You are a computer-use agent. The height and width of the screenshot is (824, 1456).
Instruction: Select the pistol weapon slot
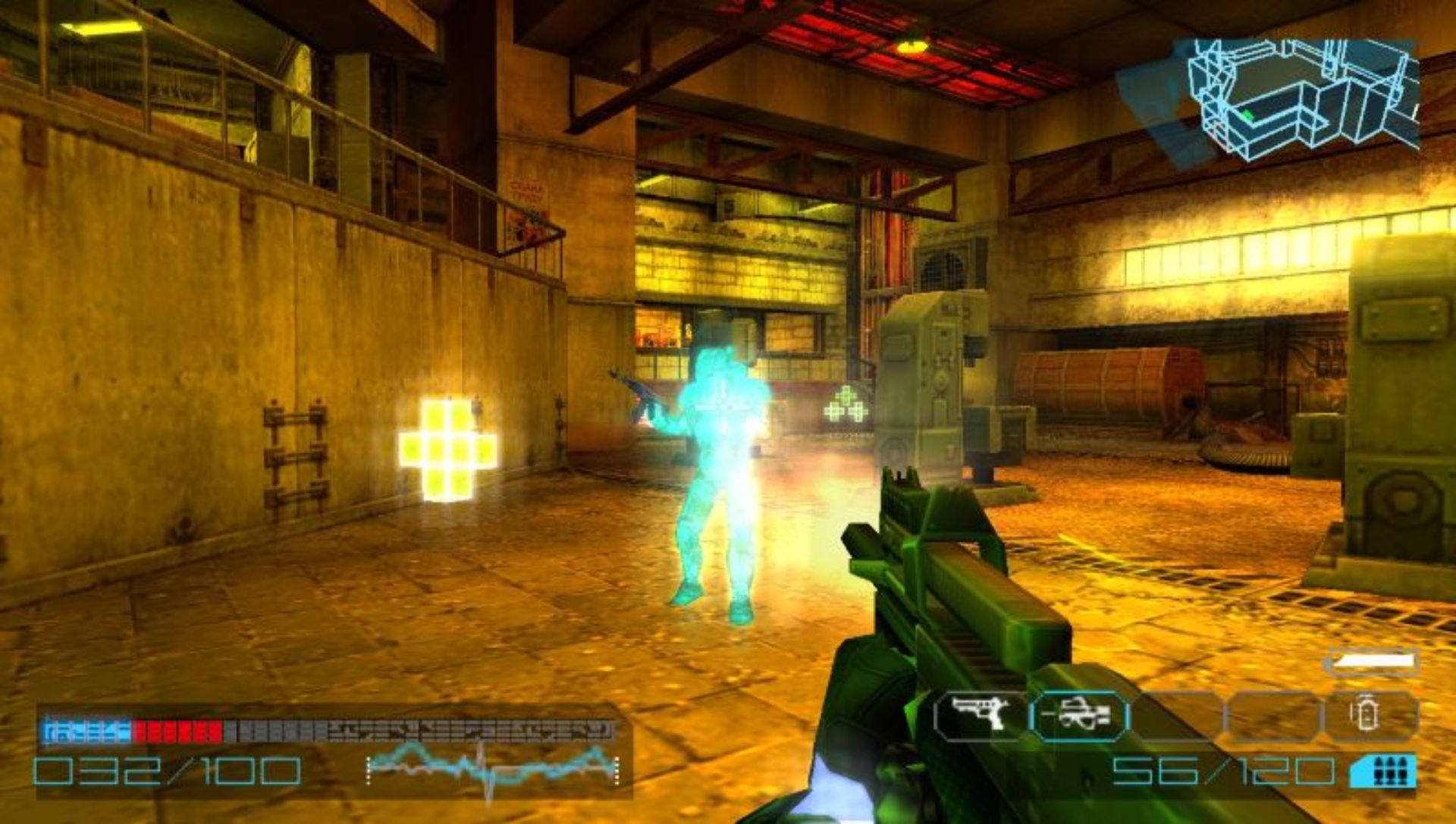click(980, 716)
